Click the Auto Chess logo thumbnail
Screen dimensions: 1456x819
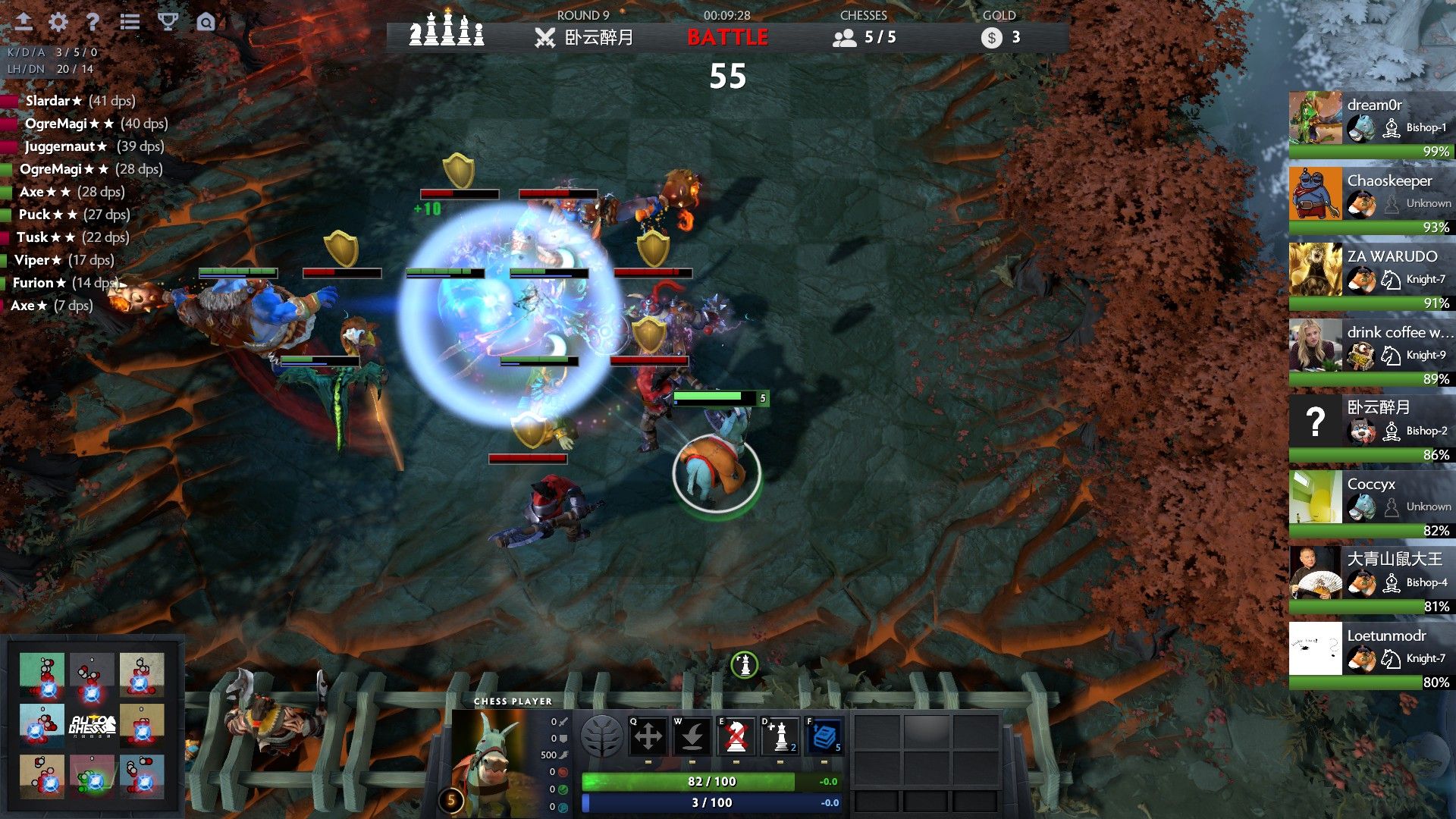[x=93, y=724]
